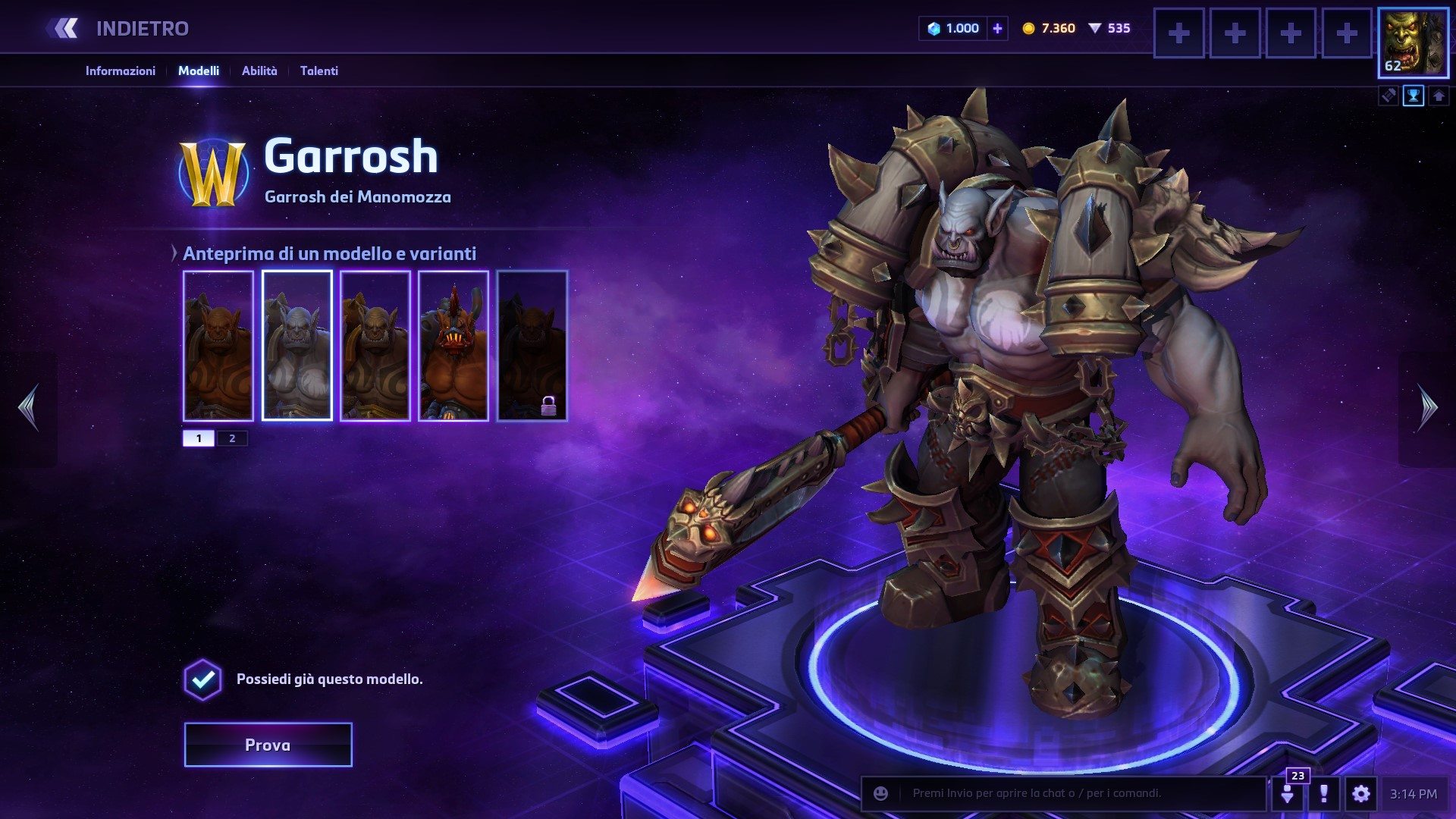Image resolution: width=1456 pixels, height=819 pixels.
Task: Show the previous hero with left arrow
Action: click(29, 408)
